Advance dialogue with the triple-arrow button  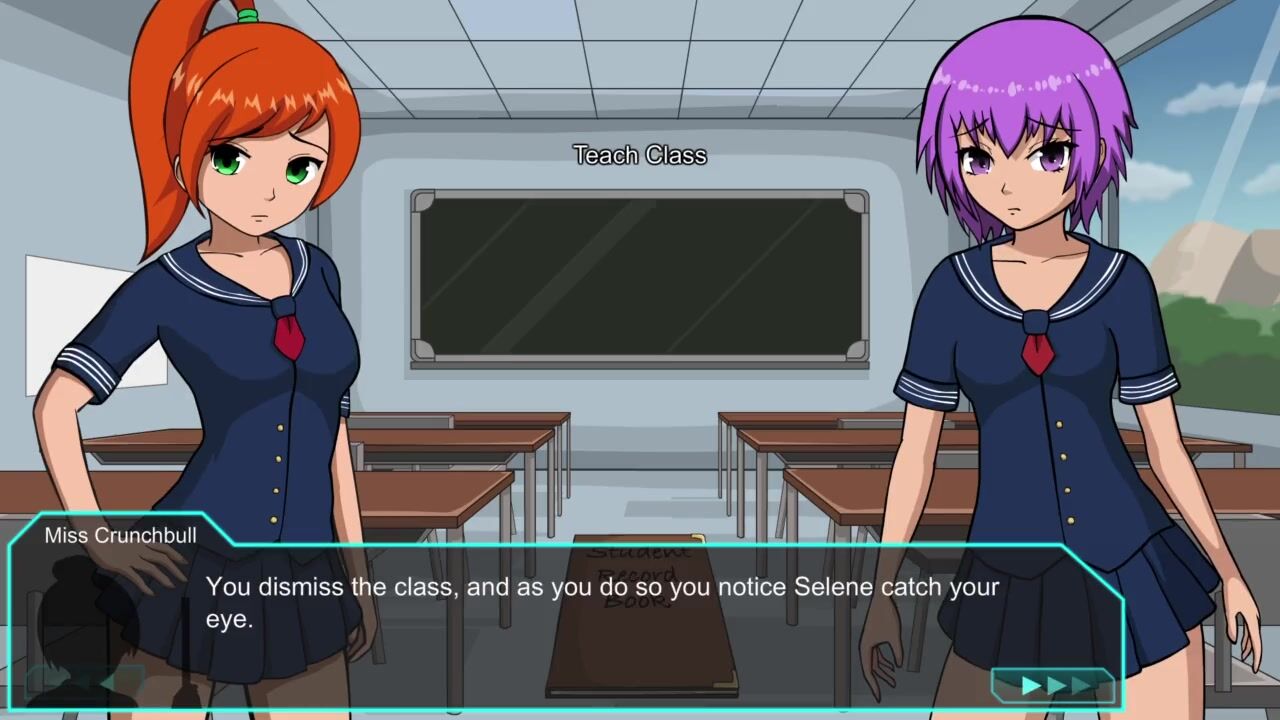point(1053,685)
